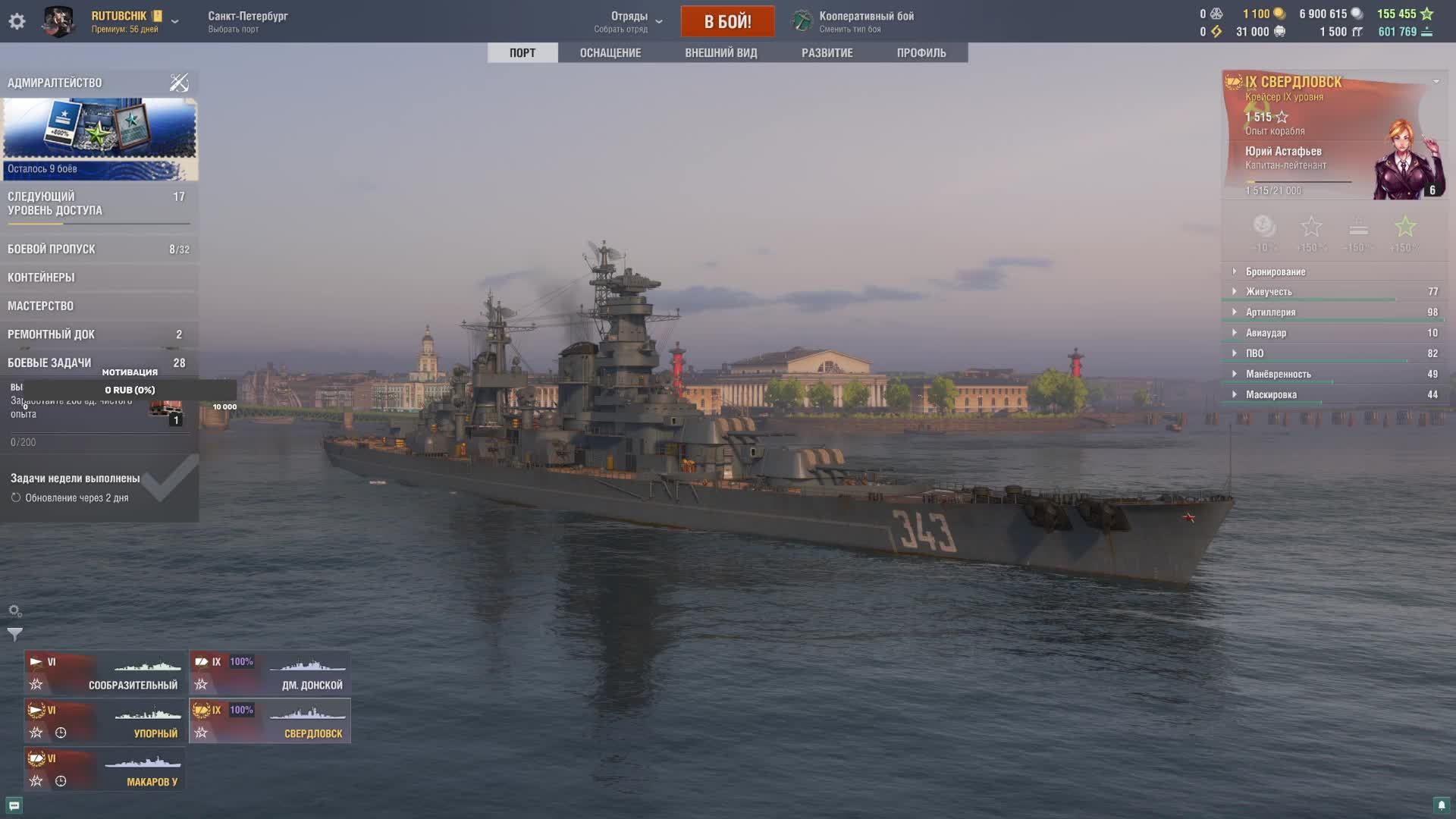Open the КОНТЕЙНЕРЫ menu entry
The image size is (1456, 819).
tap(99, 278)
